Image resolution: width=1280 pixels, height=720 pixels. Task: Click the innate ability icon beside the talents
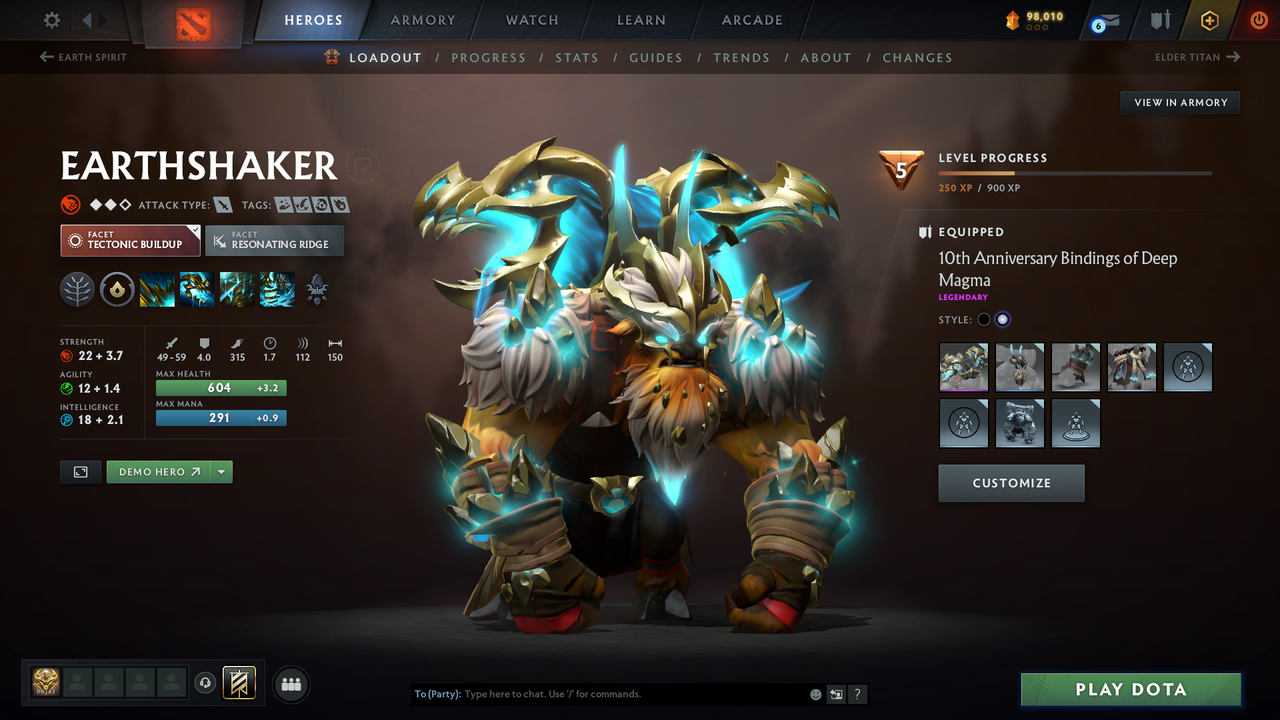pyautogui.click(x=117, y=289)
